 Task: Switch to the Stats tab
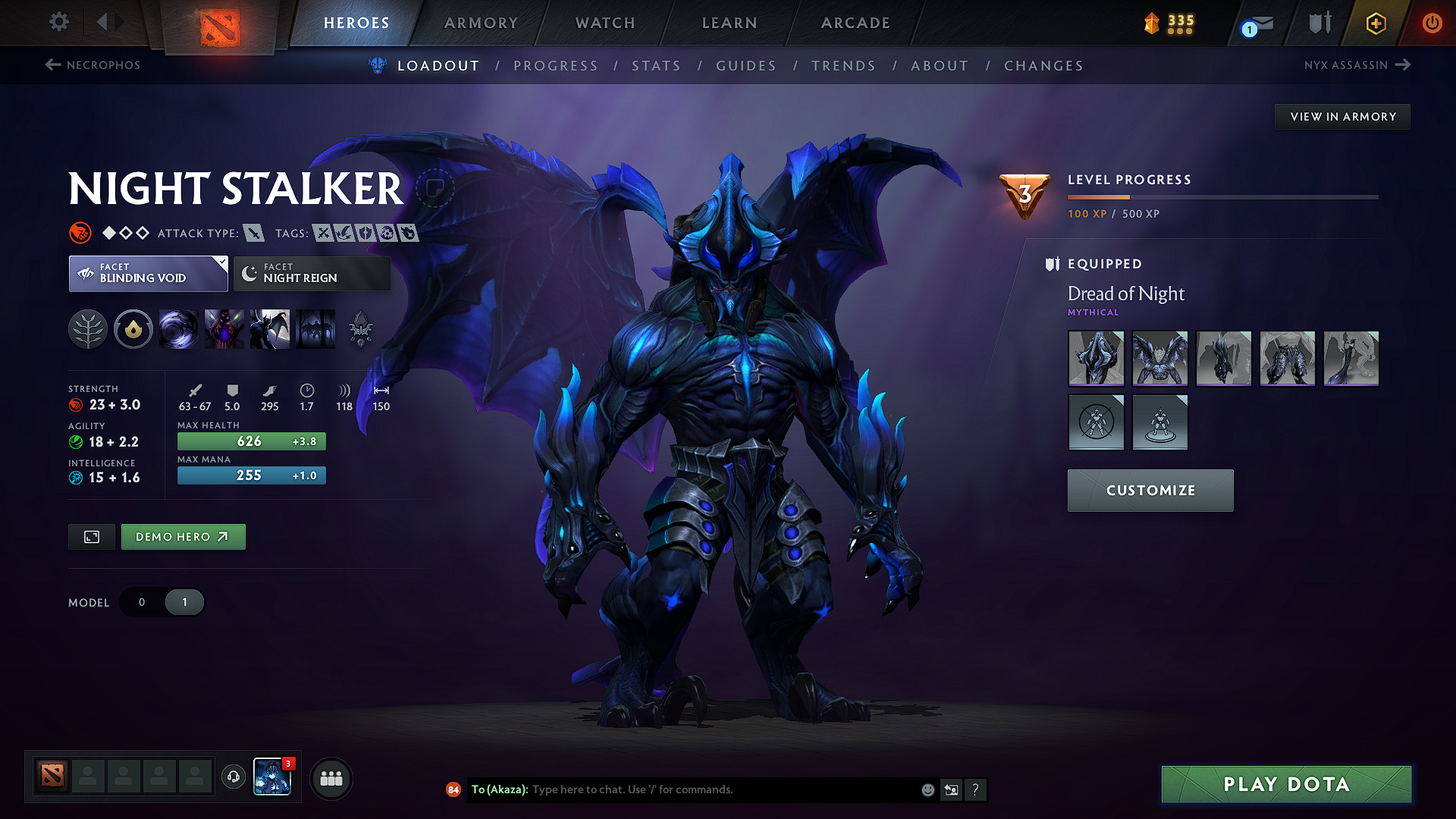coord(656,66)
